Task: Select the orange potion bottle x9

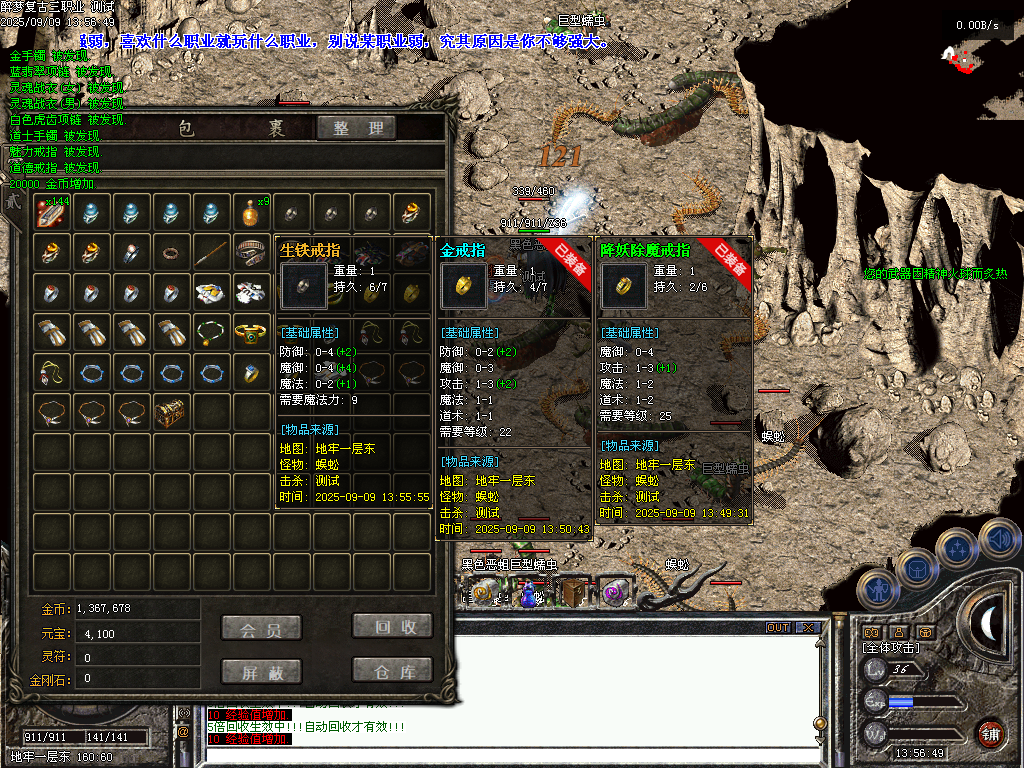Action: (251, 212)
